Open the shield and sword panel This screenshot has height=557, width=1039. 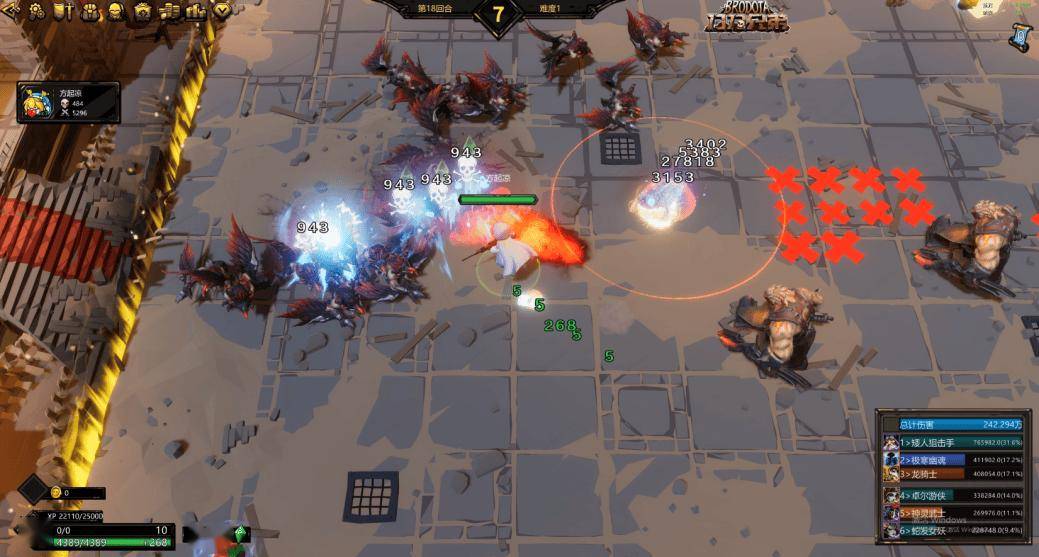click(x=62, y=11)
